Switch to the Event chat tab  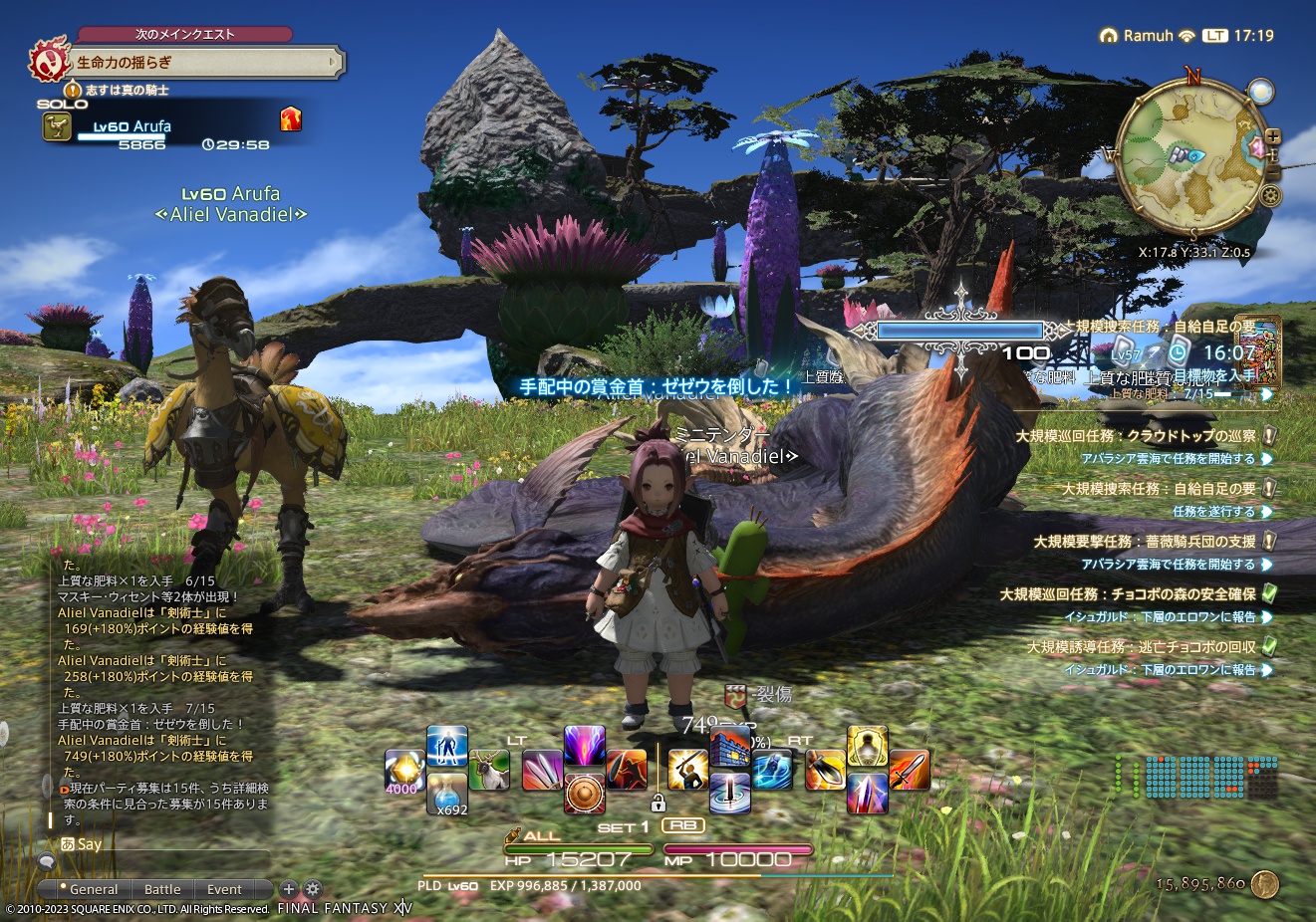click(223, 889)
